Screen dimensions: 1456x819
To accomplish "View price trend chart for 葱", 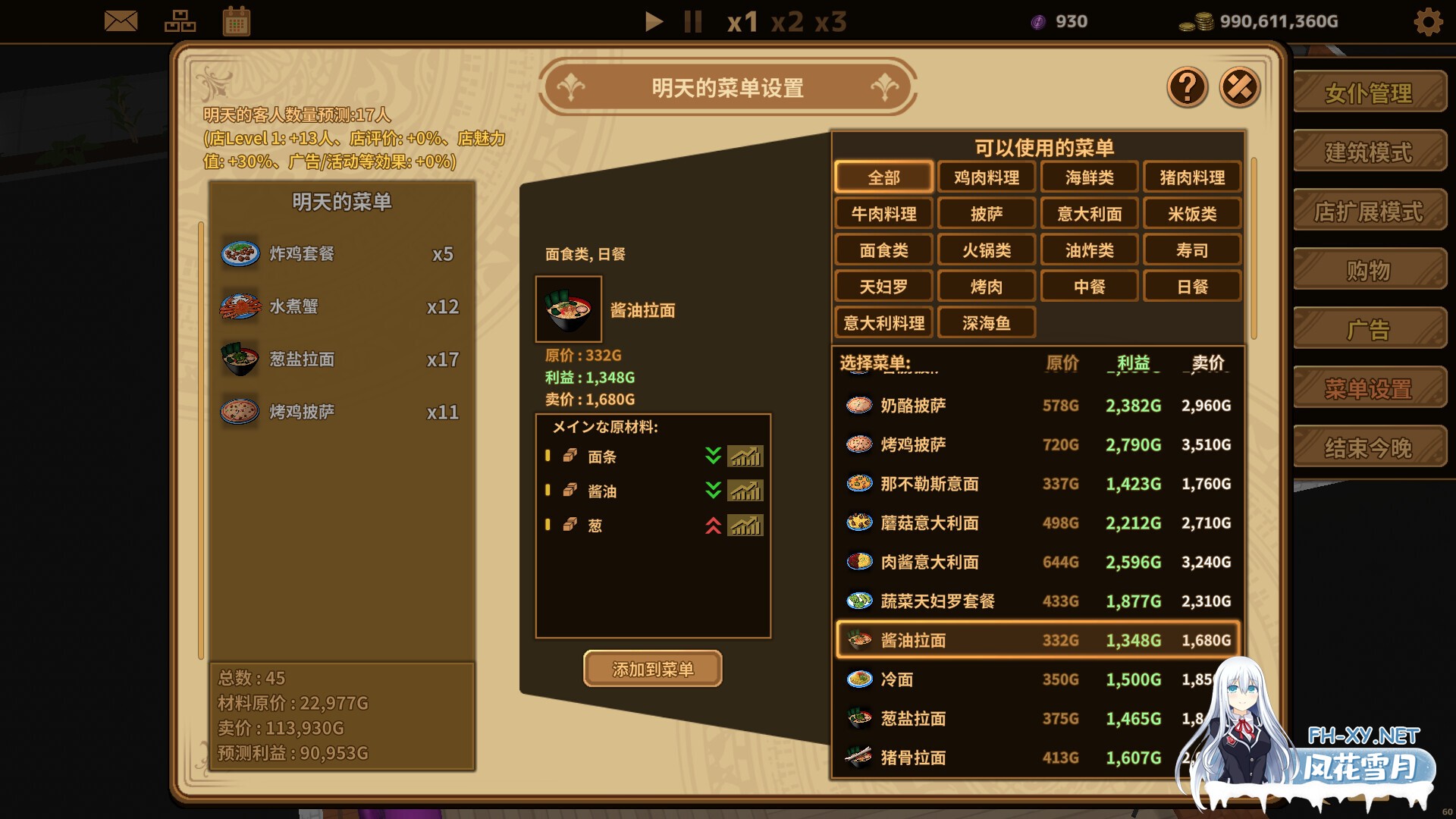I will 745,525.
